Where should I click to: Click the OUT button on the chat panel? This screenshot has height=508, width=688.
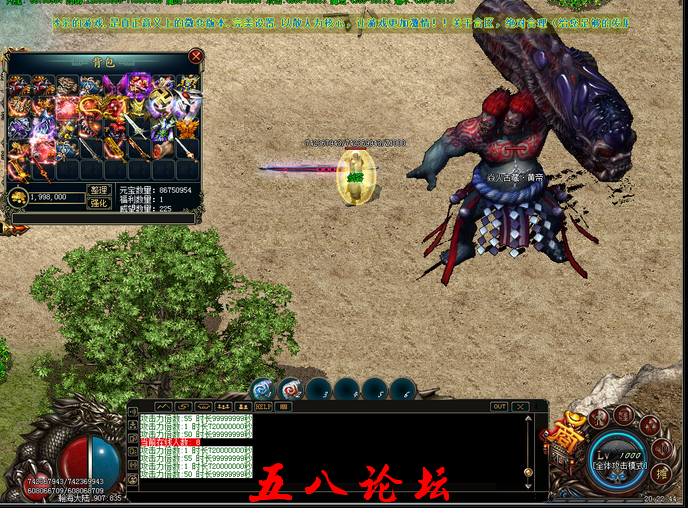499,407
